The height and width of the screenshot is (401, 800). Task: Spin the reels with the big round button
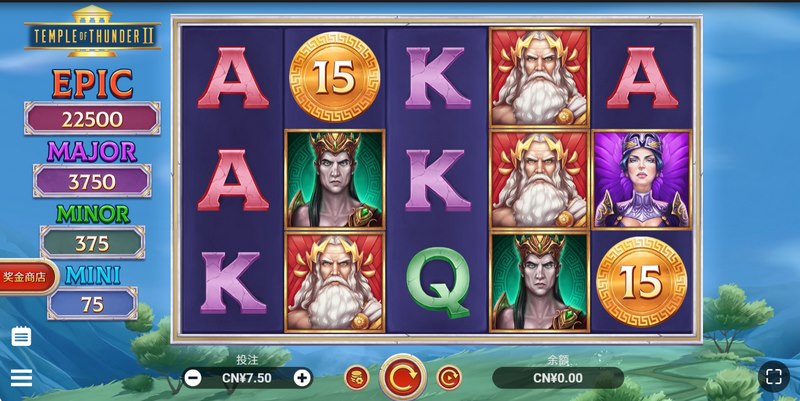coord(403,377)
